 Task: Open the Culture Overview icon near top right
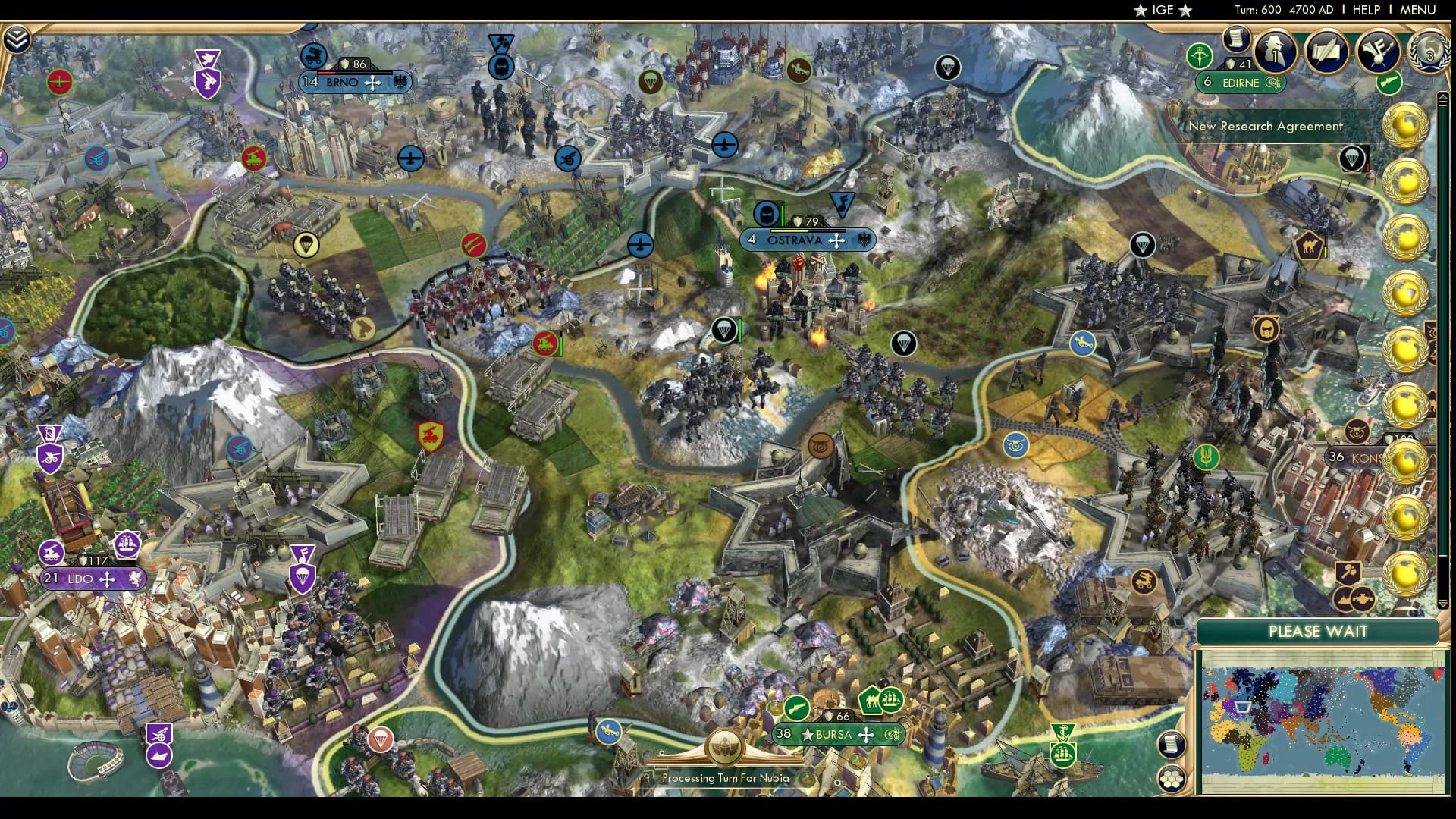1376,52
